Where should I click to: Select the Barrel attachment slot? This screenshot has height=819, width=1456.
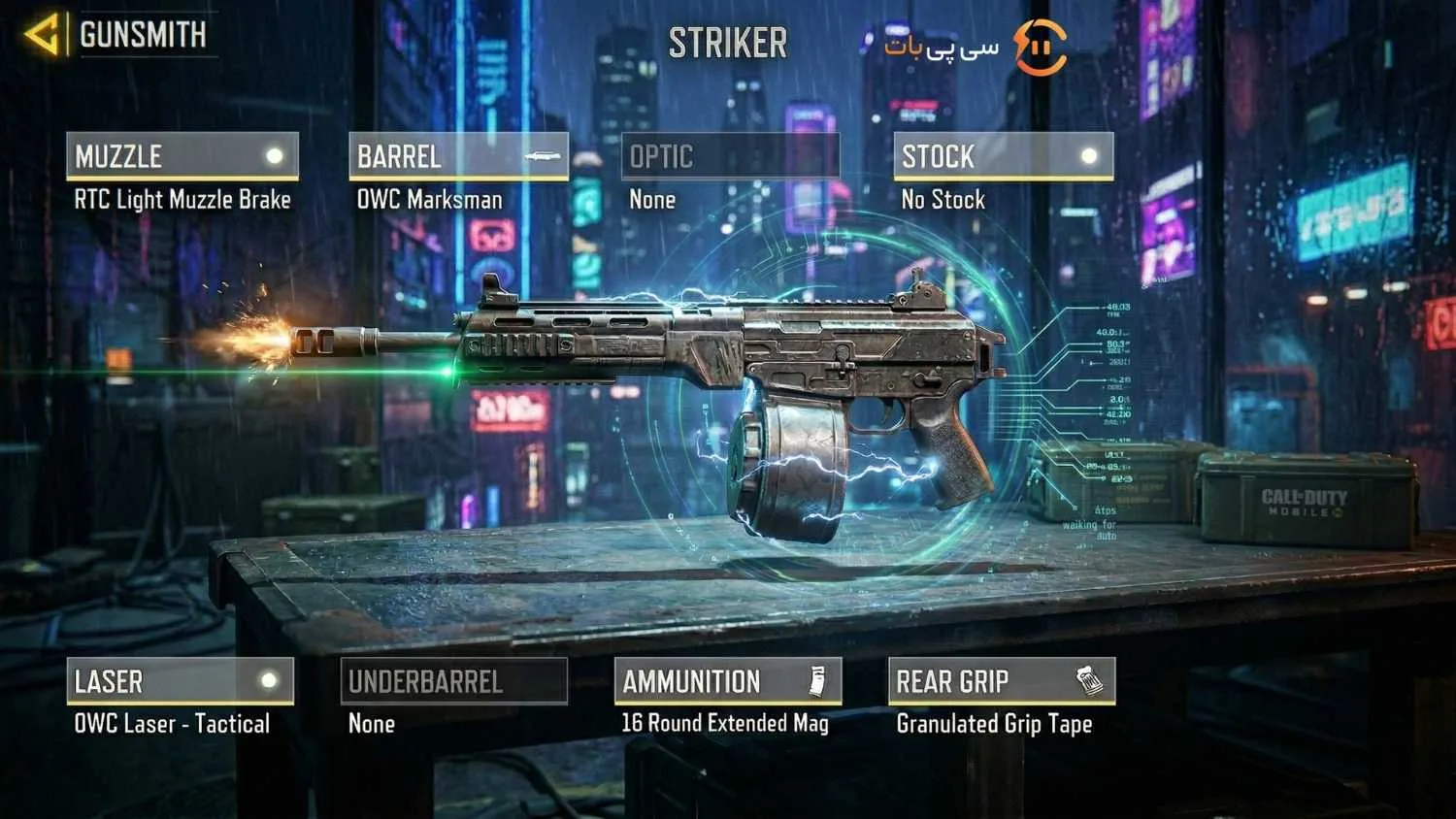point(458,156)
